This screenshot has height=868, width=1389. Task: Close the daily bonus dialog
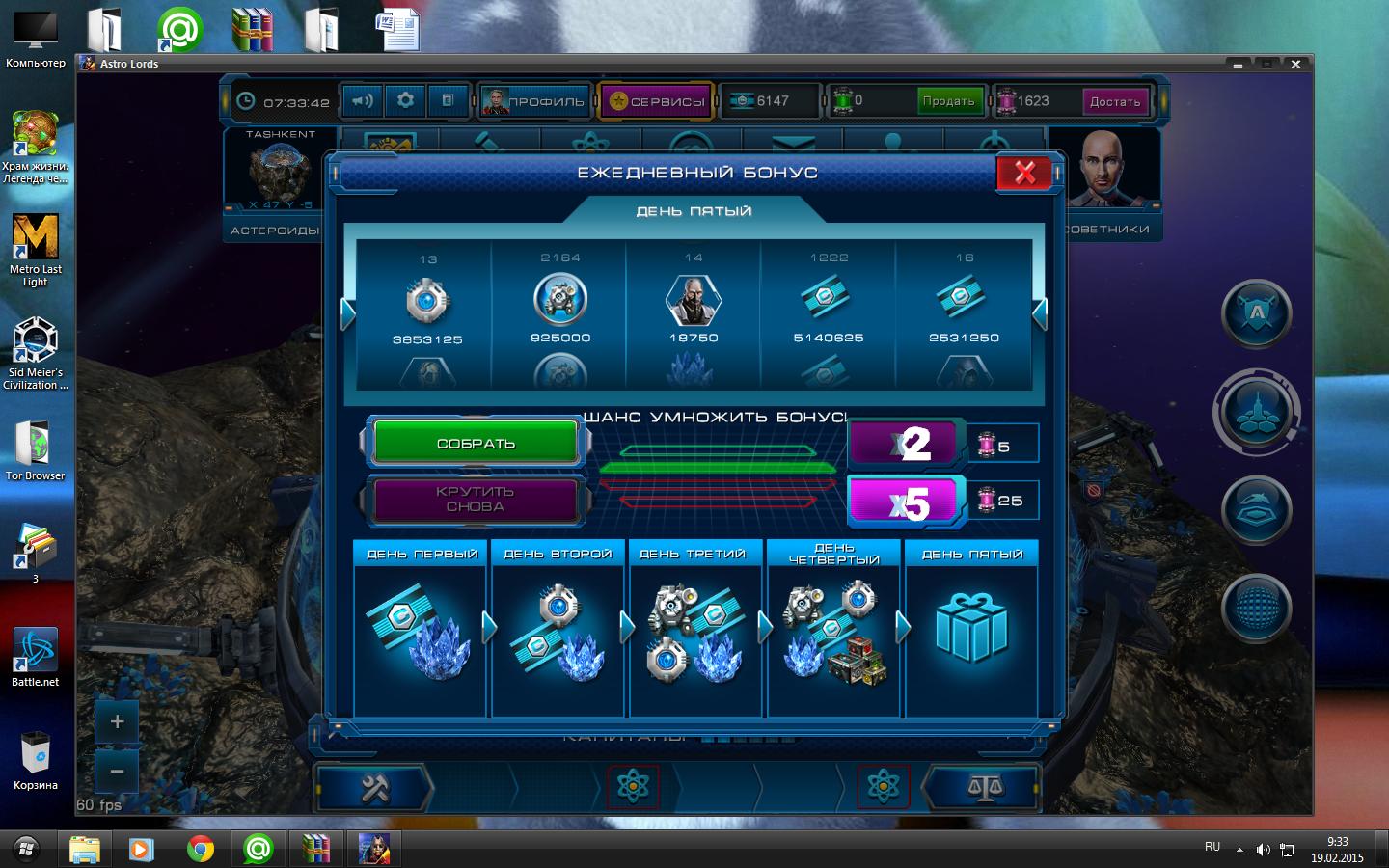click(x=1024, y=174)
